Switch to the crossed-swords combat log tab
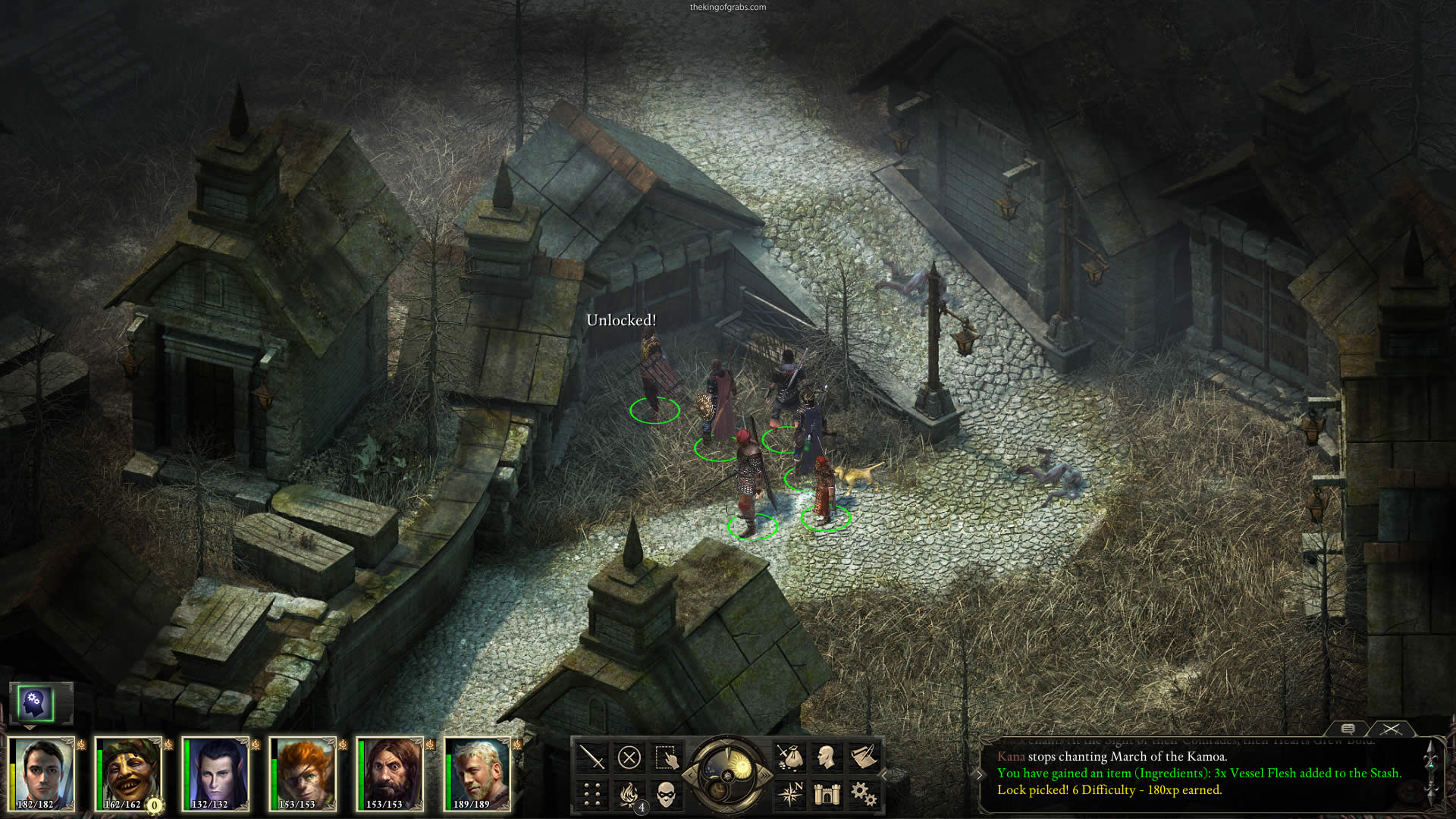Viewport: 1456px width, 819px height. point(1391,728)
